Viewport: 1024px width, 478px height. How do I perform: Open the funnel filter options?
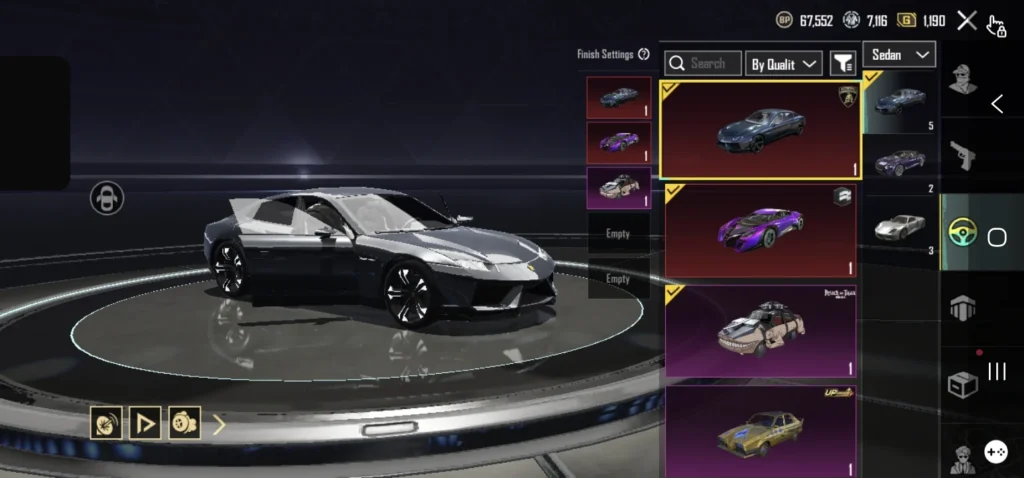(843, 64)
